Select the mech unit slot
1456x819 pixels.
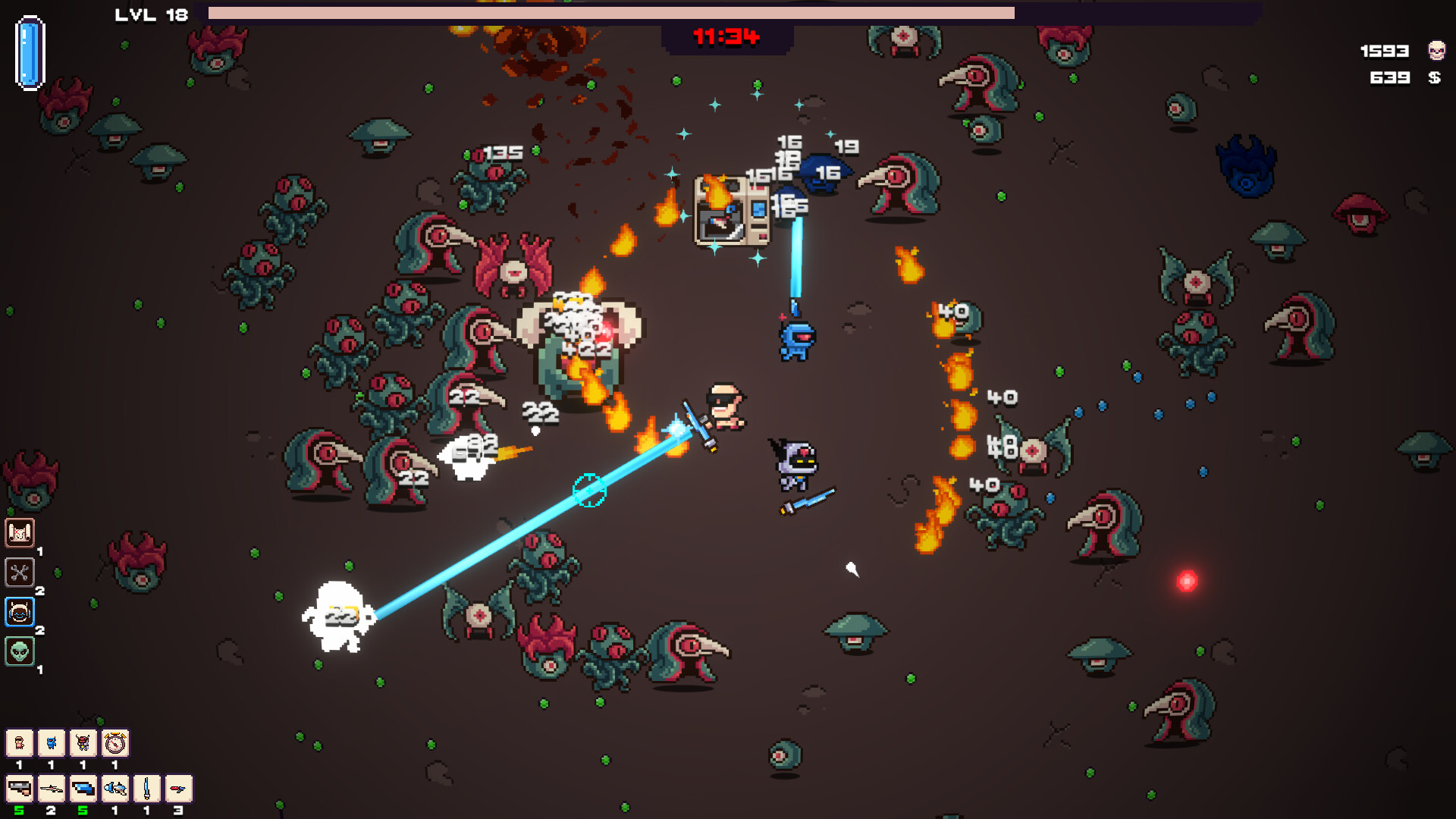click(x=83, y=743)
